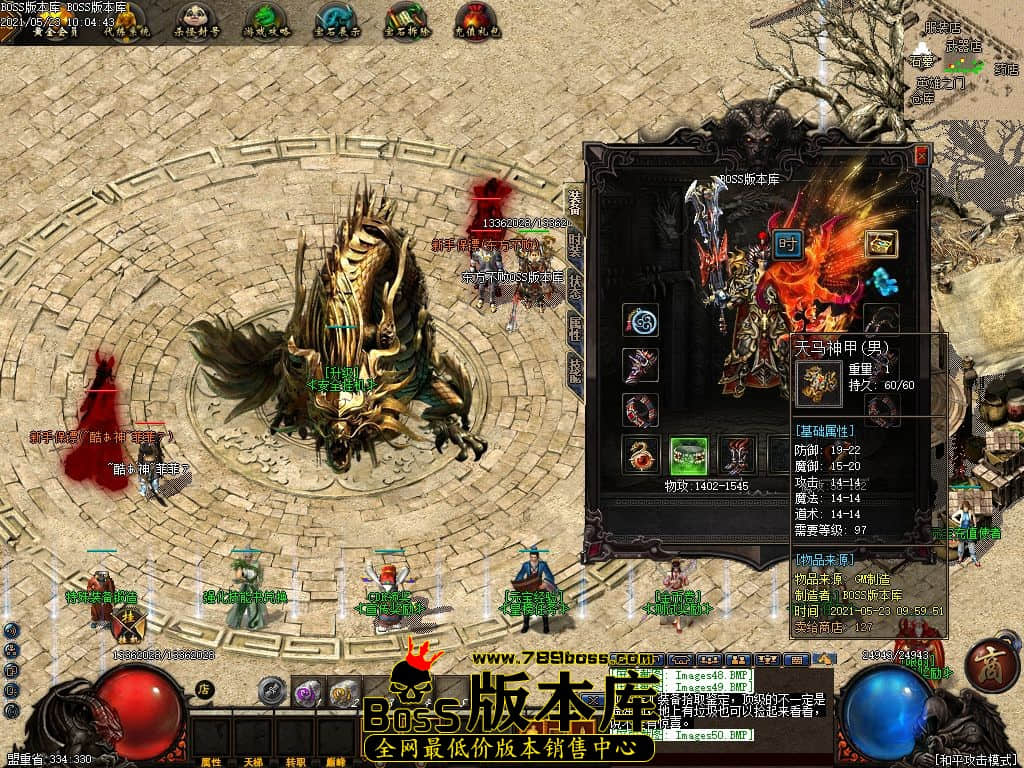Image resolution: width=1024 pixels, height=768 pixels.
Task: Open the 宝石拆除 gem removal menu
Action: tap(406, 19)
